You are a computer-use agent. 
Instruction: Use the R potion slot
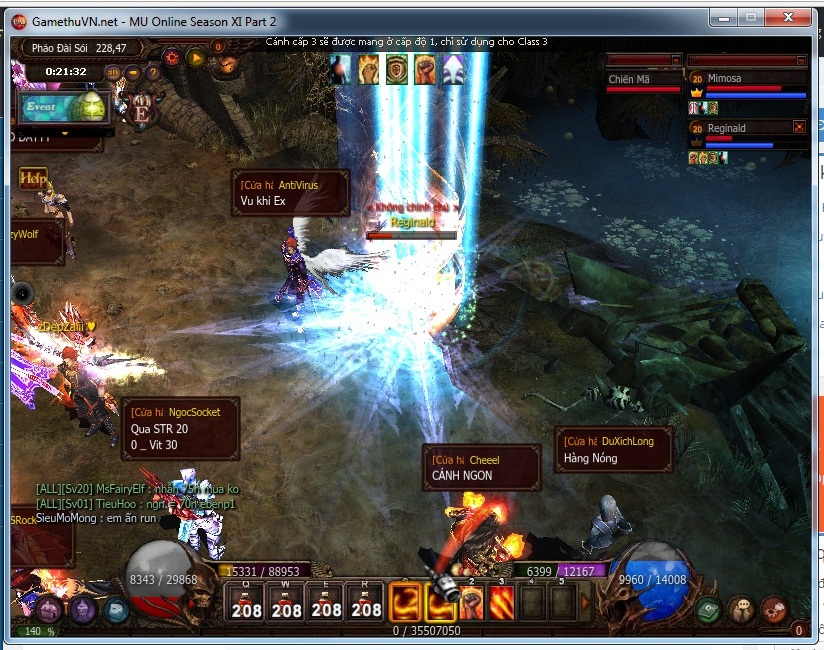(x=366, y=603)
